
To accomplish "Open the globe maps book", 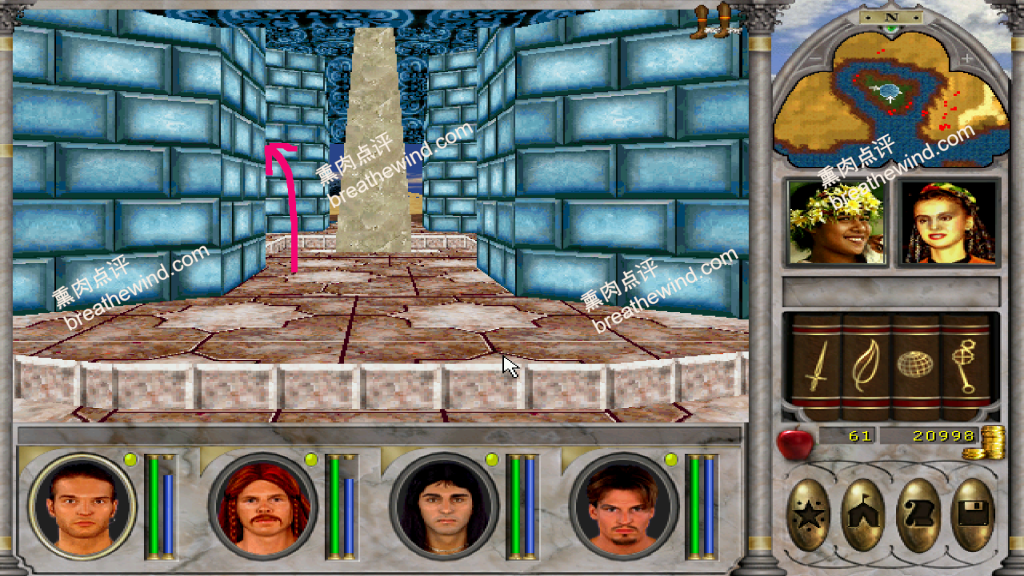I will (914, 367).
